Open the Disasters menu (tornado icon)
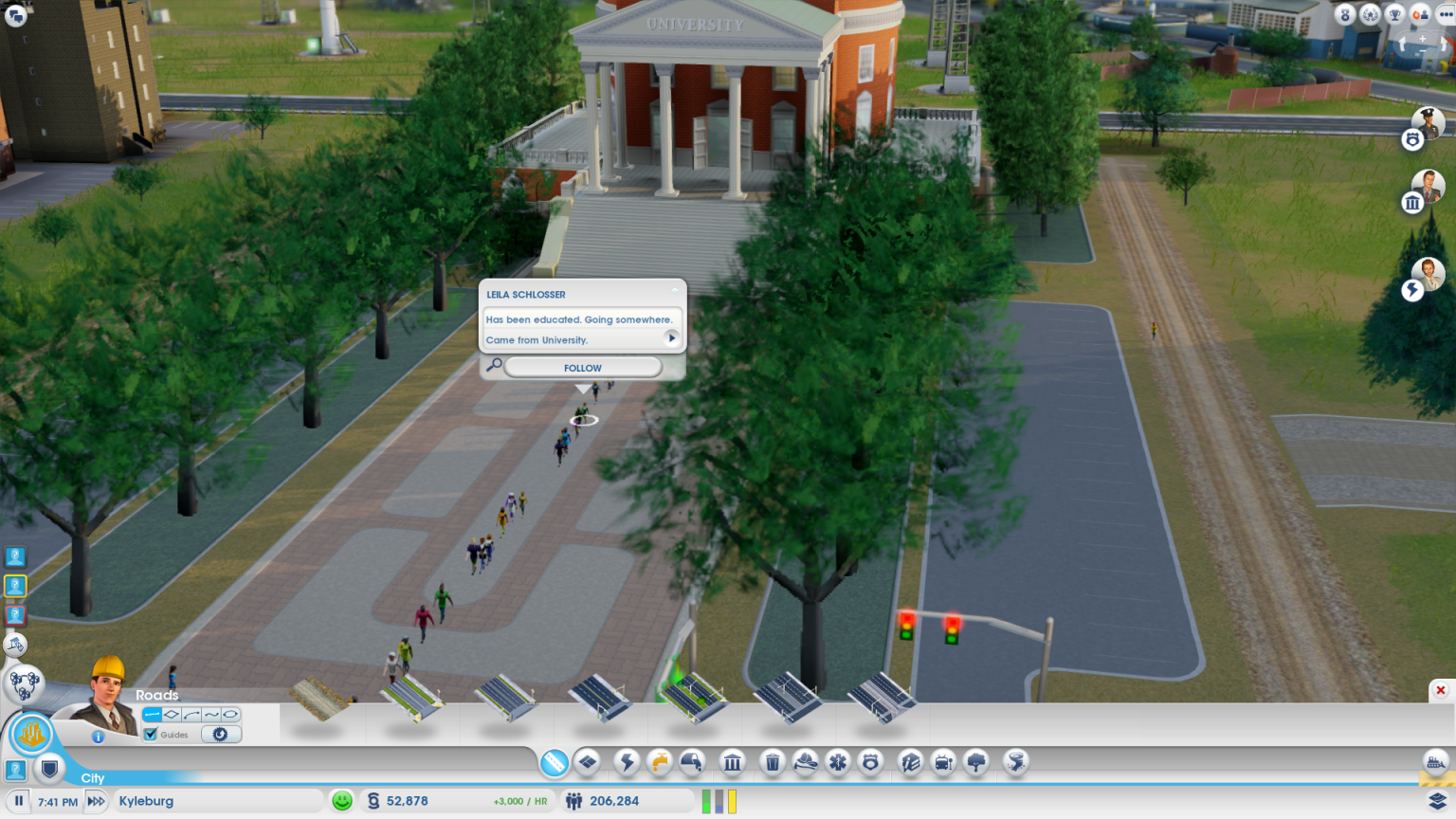Viewport: 1456px width, 819px height. (1016, 762)
